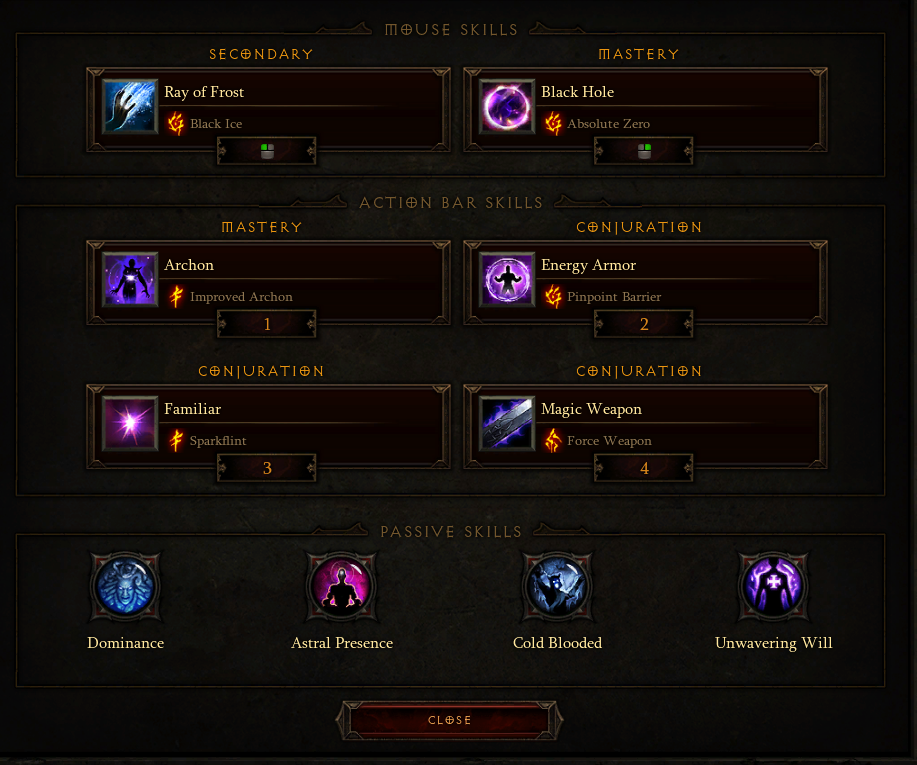
Task: Click the Archon hotkey 1 binding
Action: 267,324
